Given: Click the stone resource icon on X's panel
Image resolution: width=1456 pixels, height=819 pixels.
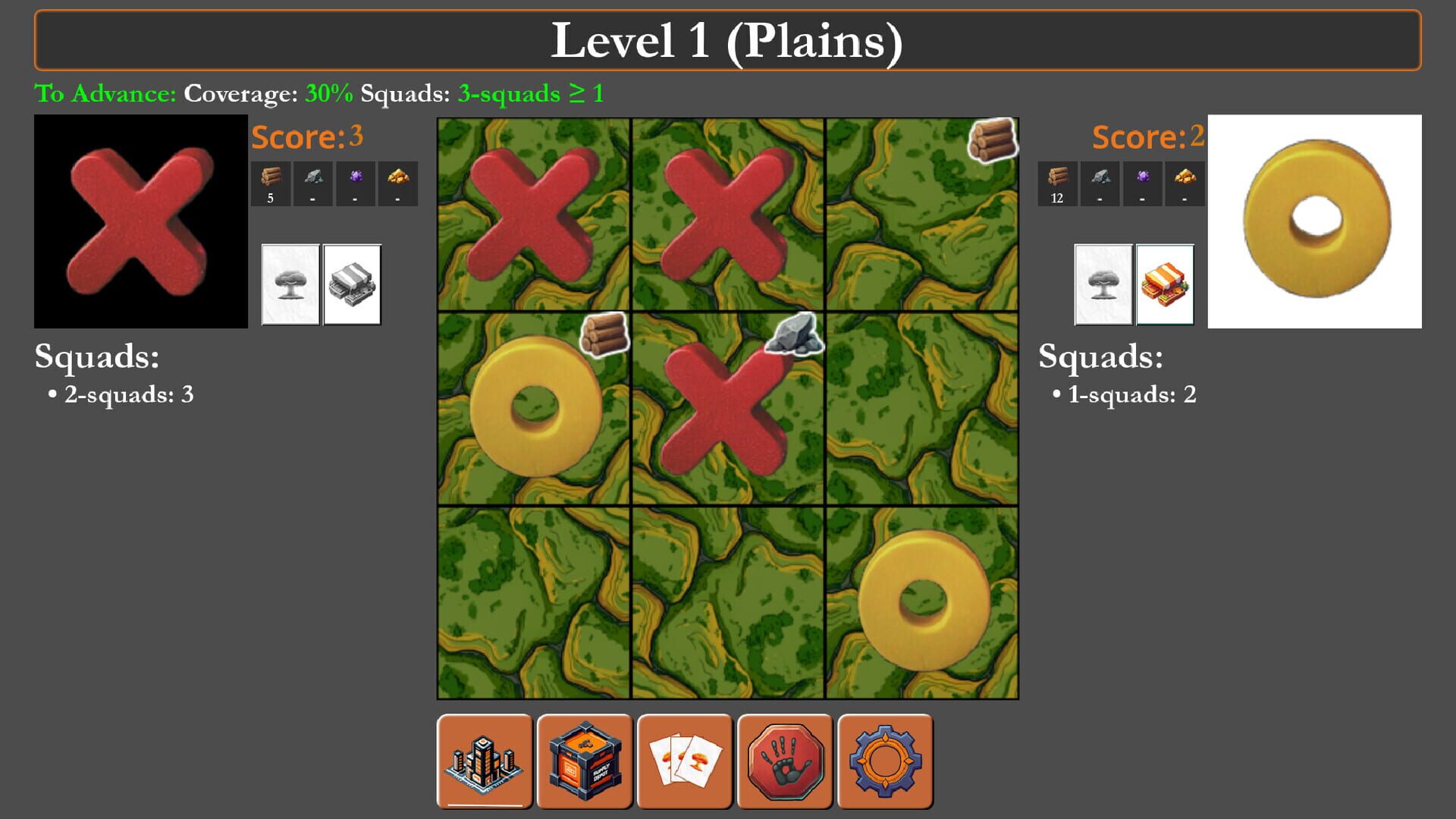Looking at the screenshot, I should tap(312, 176).
